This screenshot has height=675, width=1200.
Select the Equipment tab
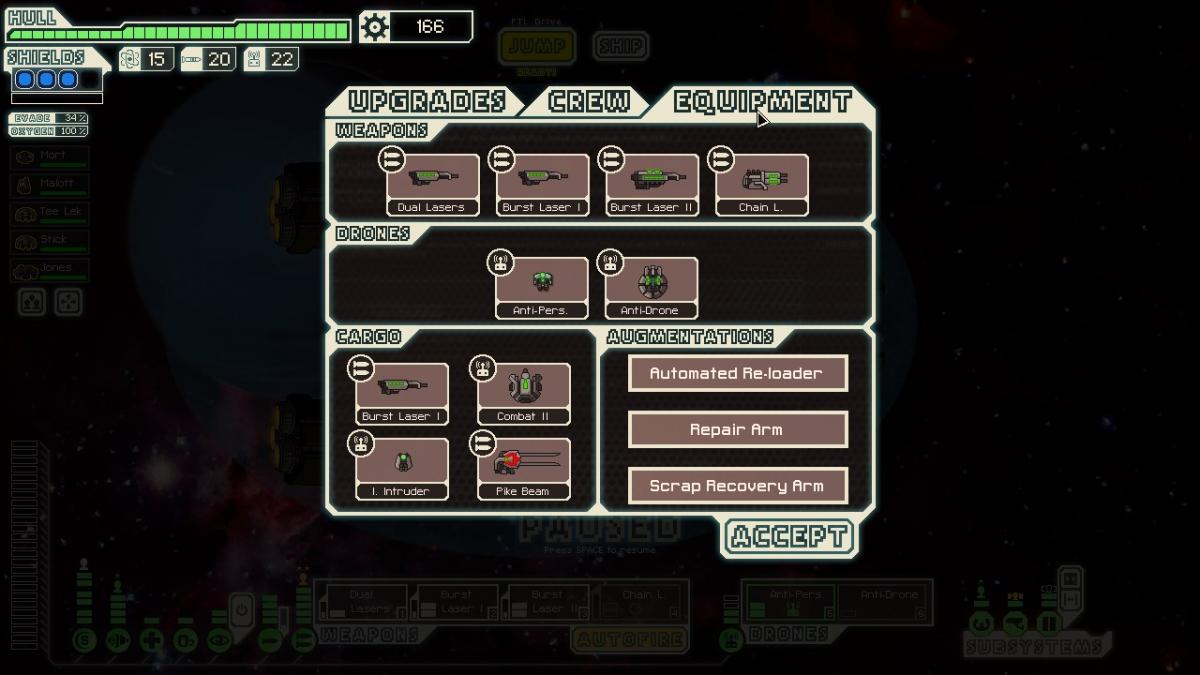pyautogui.click(x=762, y=102)
